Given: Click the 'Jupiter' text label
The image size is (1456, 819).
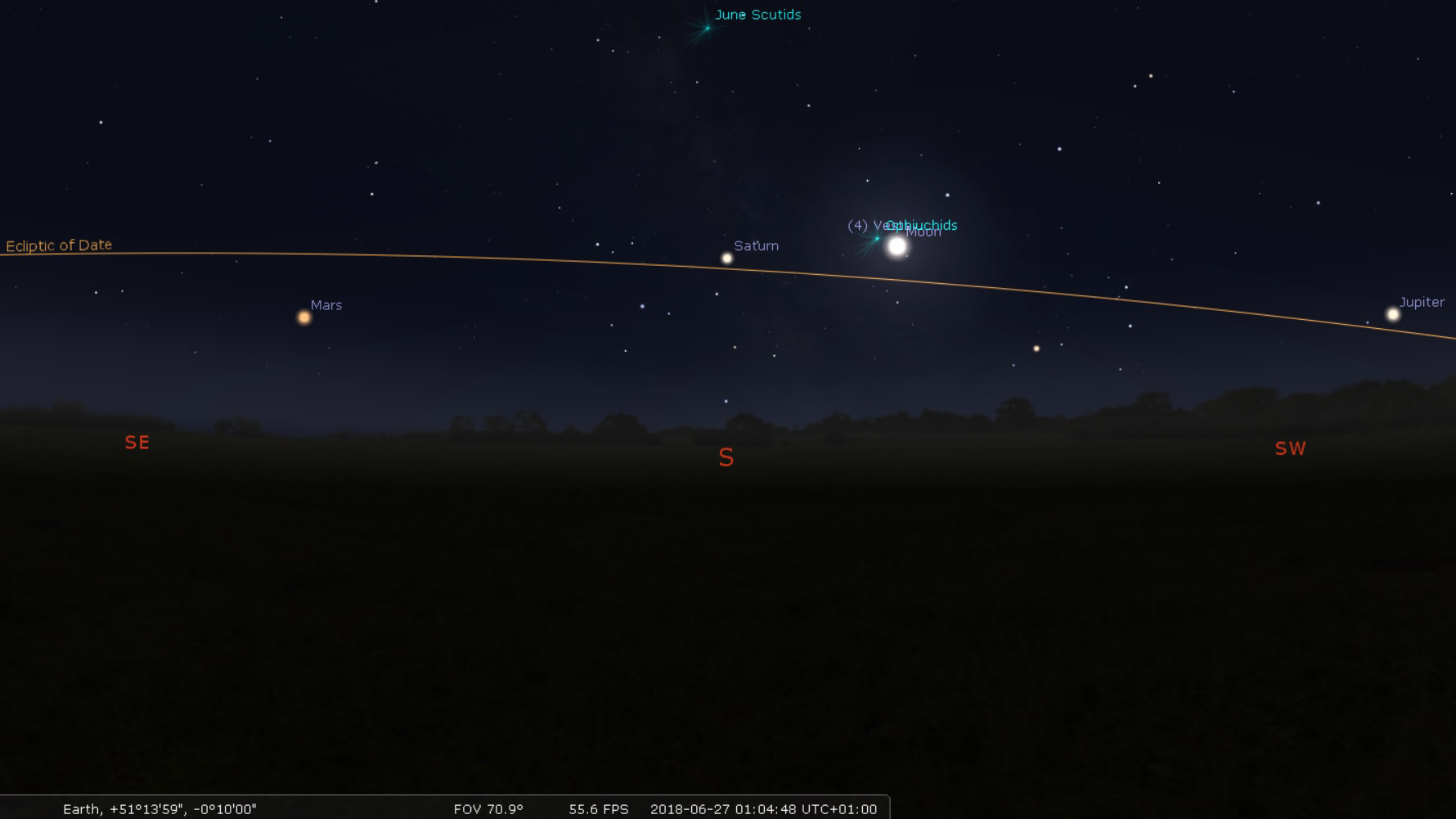Looking at the screenshot, I should click(1421, 302).
